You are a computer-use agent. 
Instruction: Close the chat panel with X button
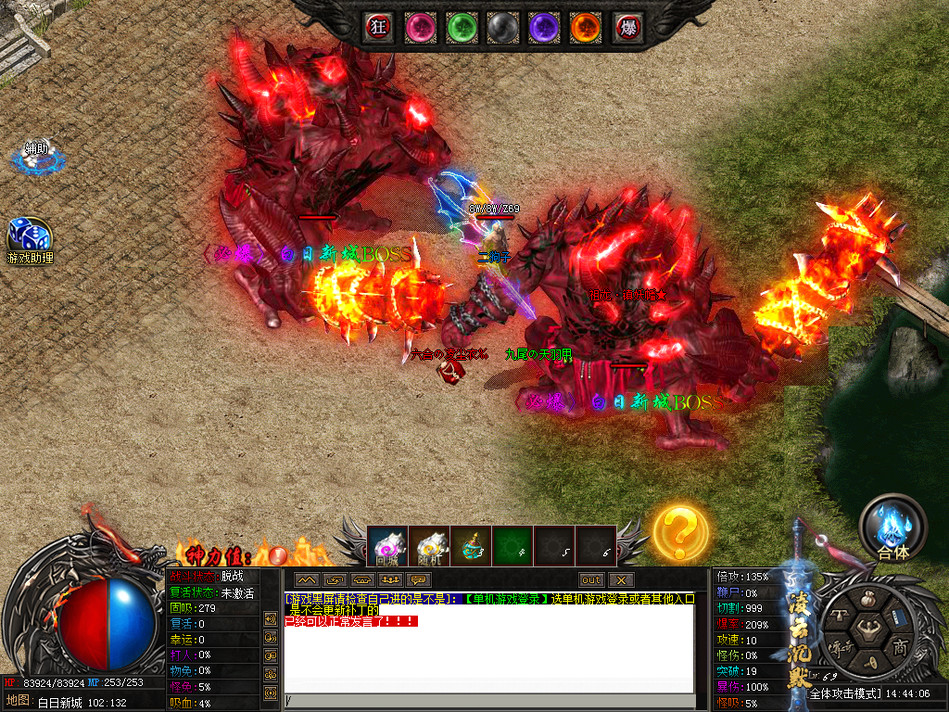[621, 580]
